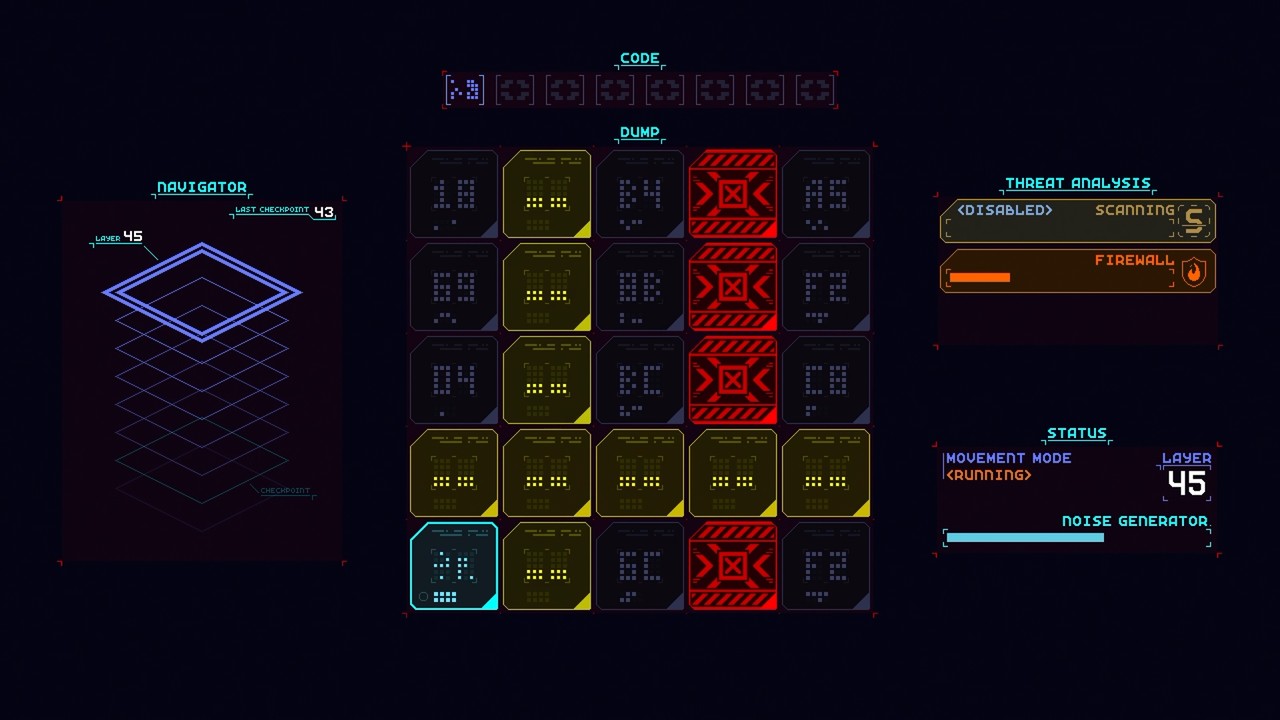Click the LAST CHECKPOINT 43 indicator

tap(283, 211)
